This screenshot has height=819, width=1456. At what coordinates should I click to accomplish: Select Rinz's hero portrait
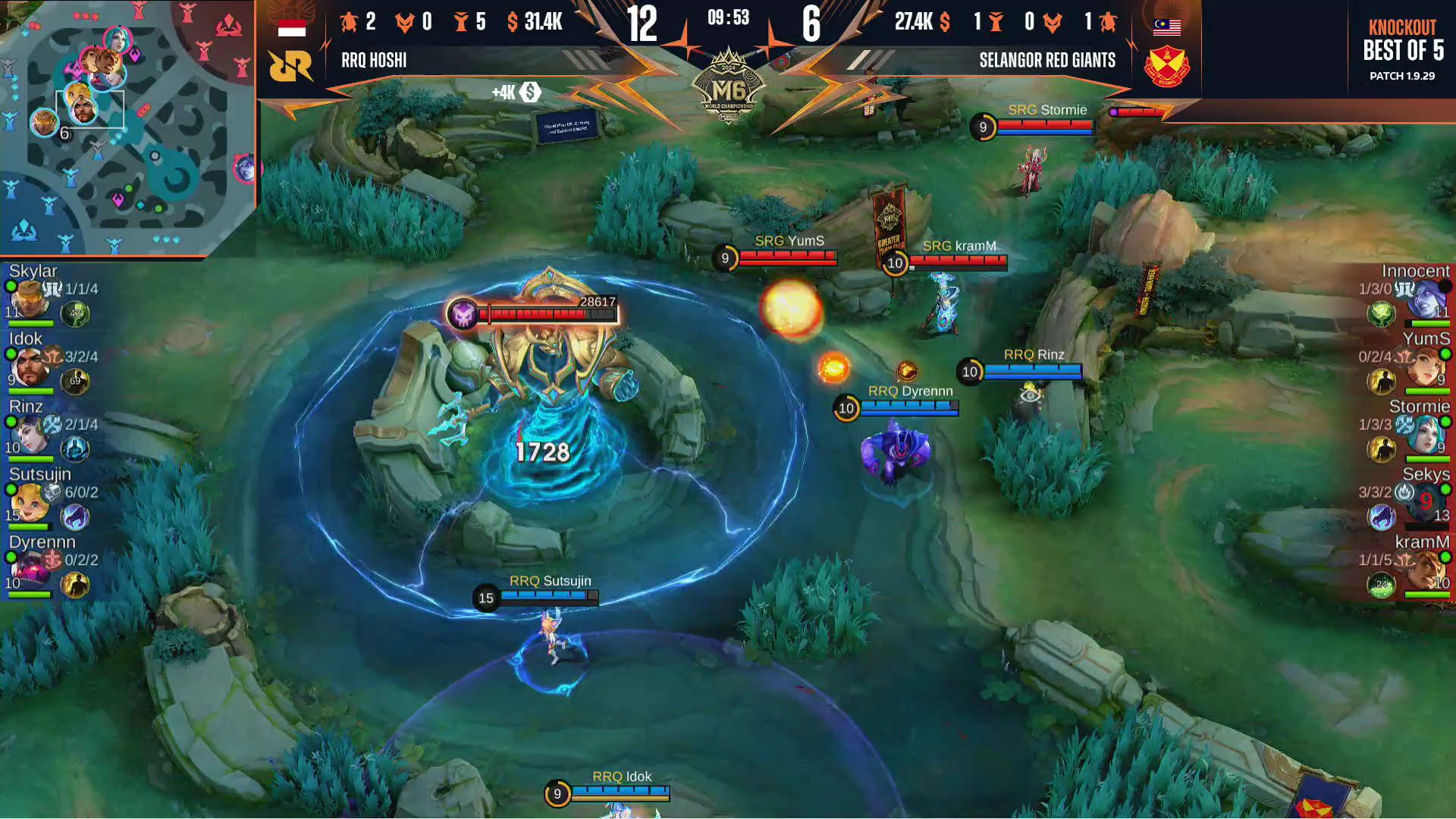click(x=30, y=435)
